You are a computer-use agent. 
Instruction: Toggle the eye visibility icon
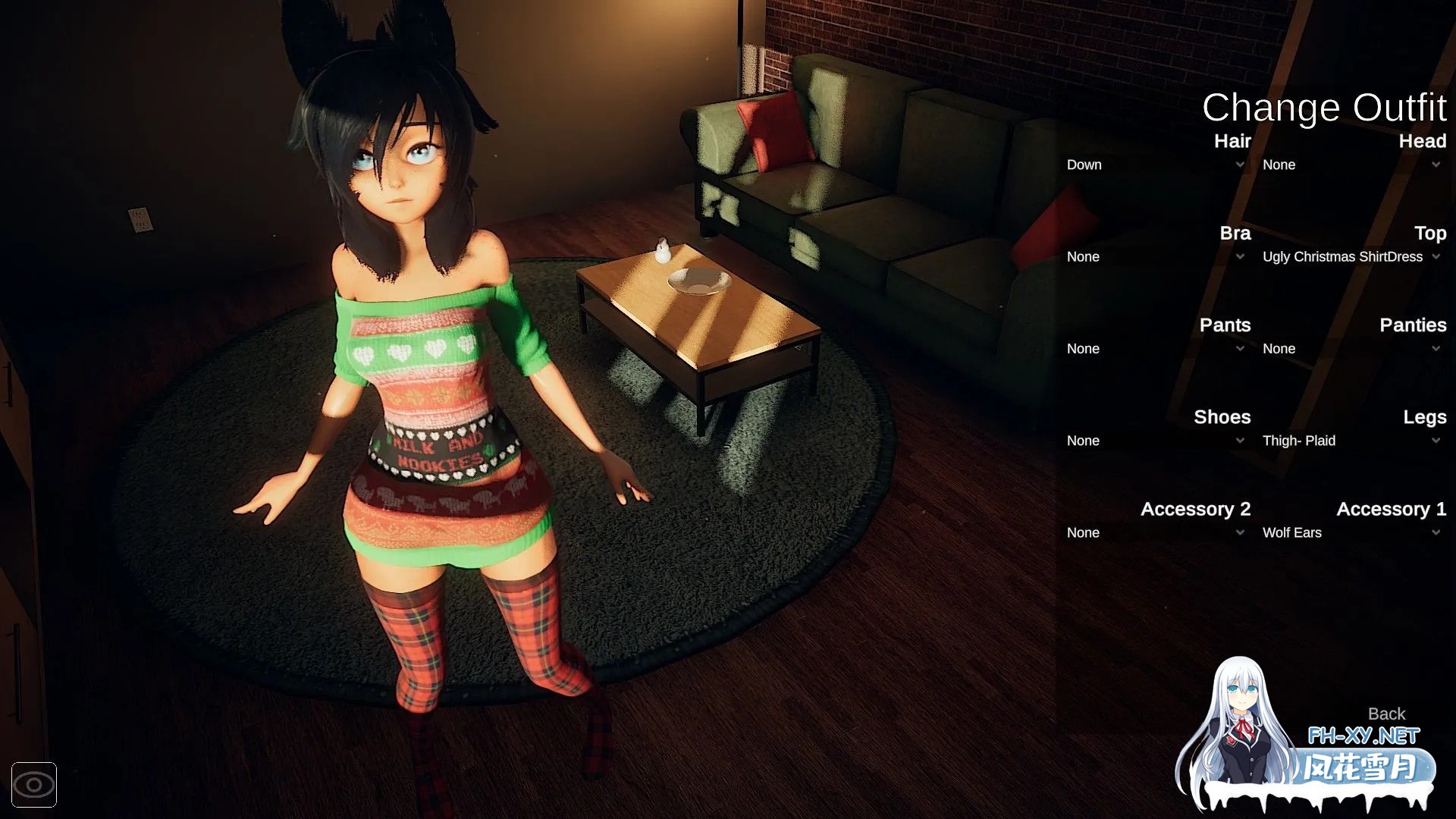[x=34, y=785]
